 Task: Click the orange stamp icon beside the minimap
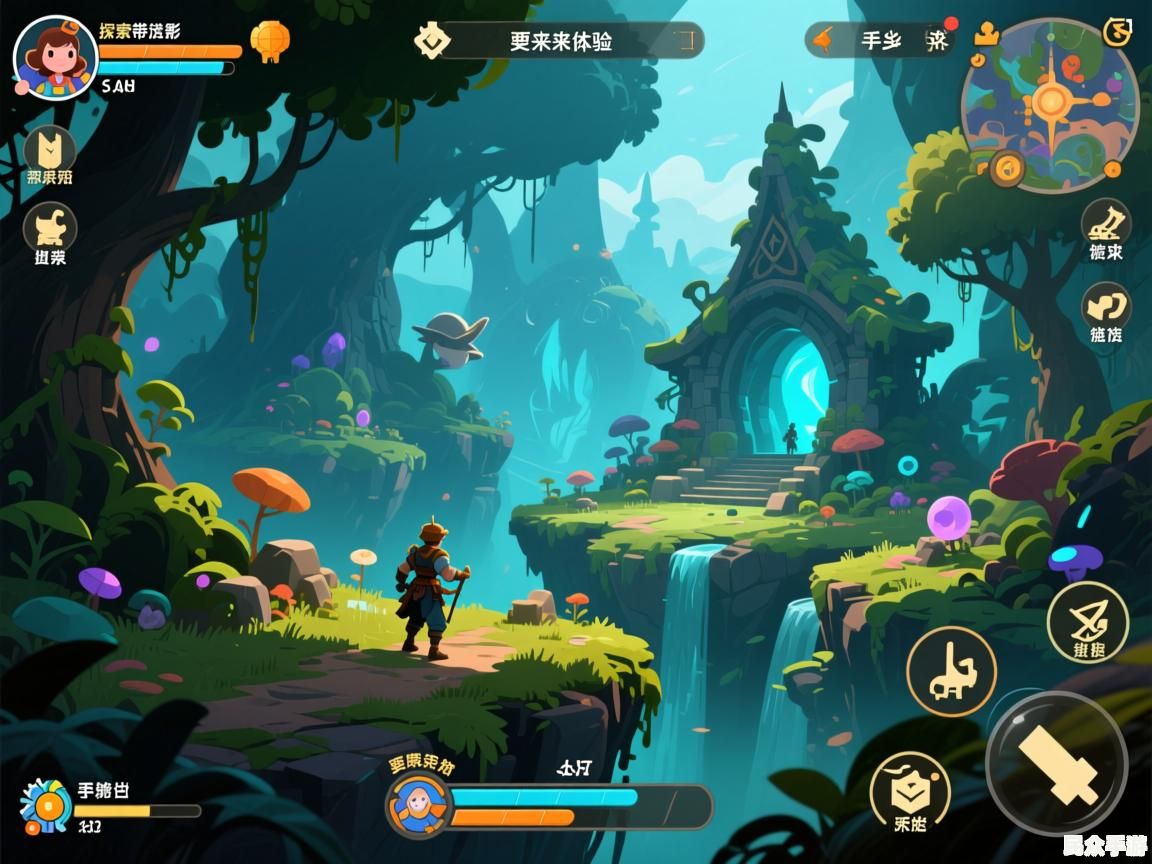(x=986, y=33)
